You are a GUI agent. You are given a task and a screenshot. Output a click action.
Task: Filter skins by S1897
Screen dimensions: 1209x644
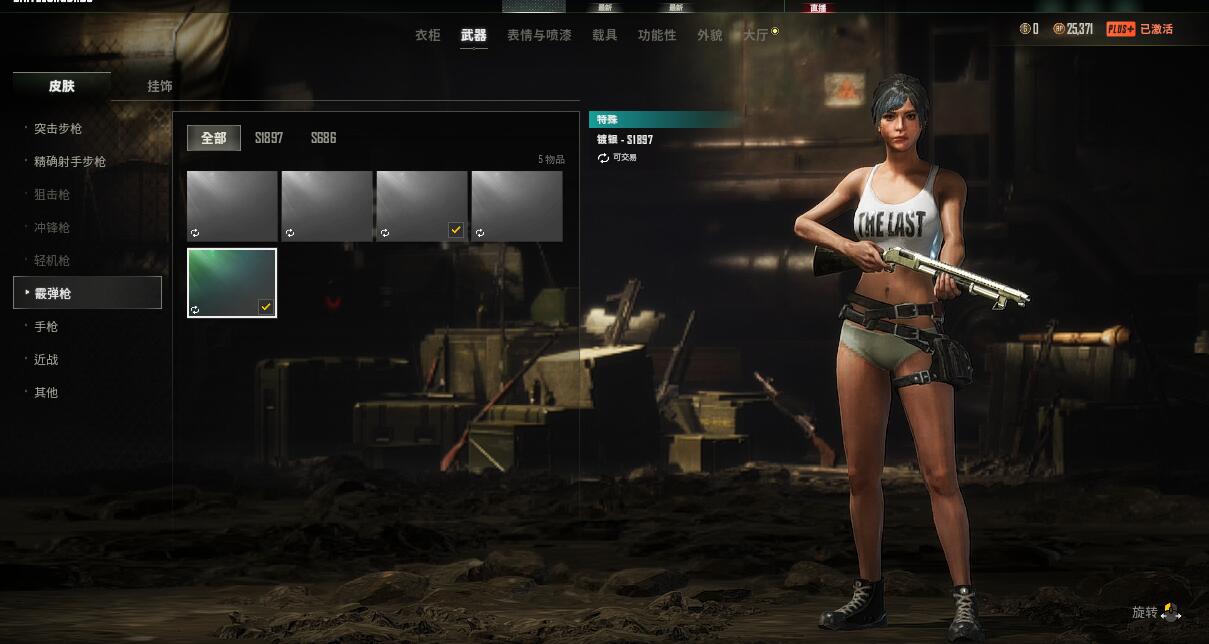pyautogui.click(x=269, y=138)
